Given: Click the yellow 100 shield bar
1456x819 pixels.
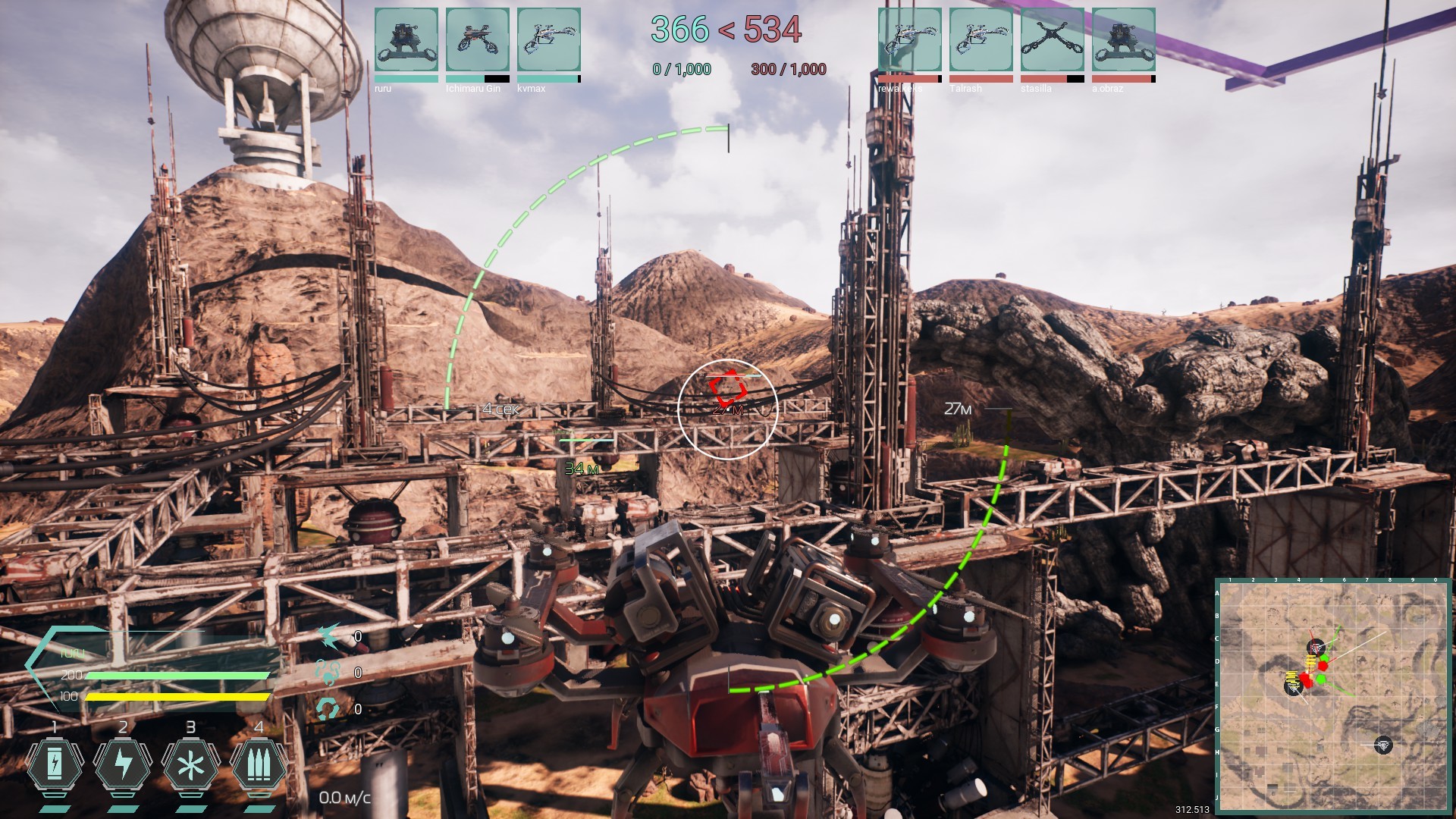Looking at the screenshot, I should pyautogui.click(x=174, y=695).
